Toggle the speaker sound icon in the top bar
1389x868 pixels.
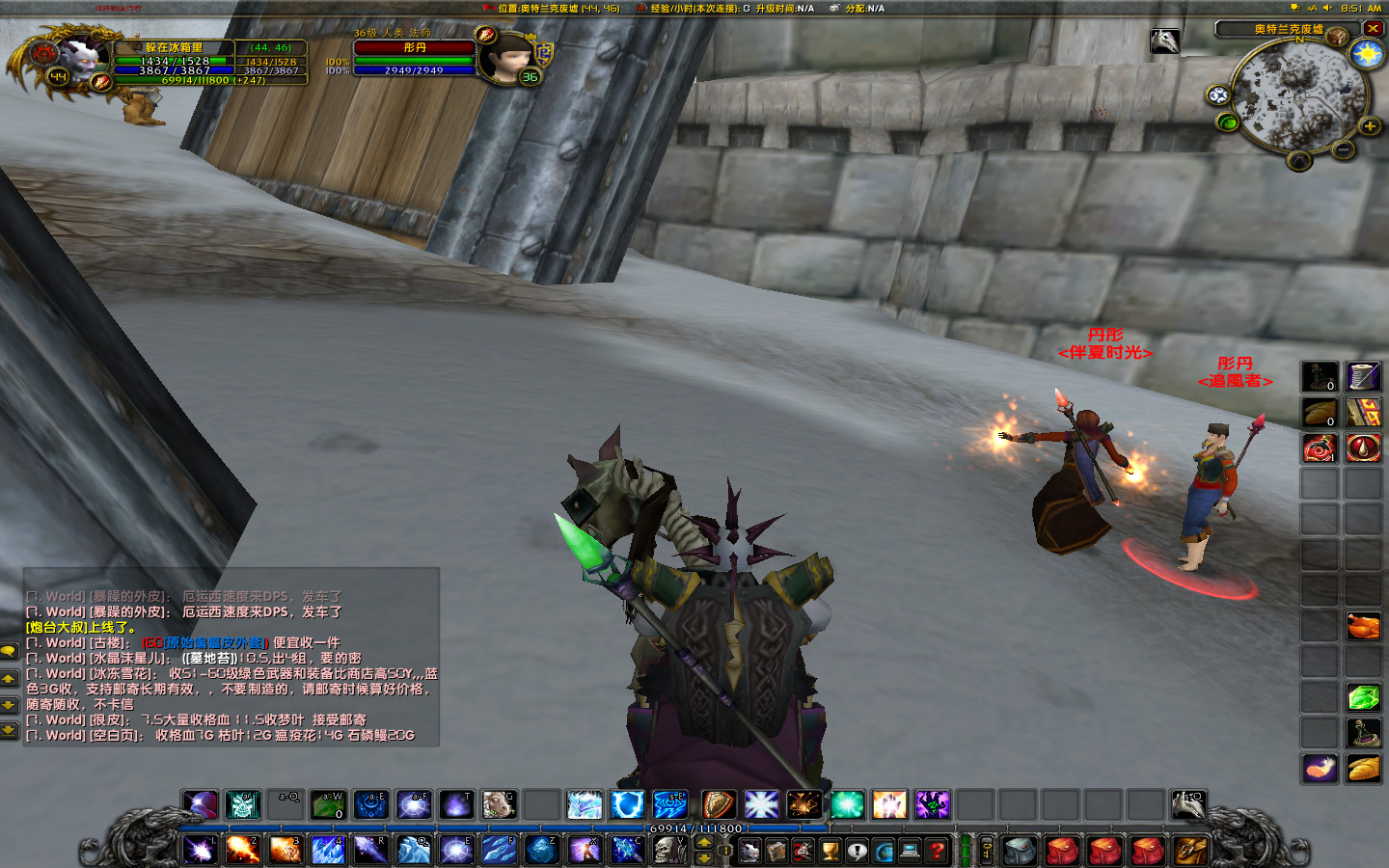pos(1327,8)
